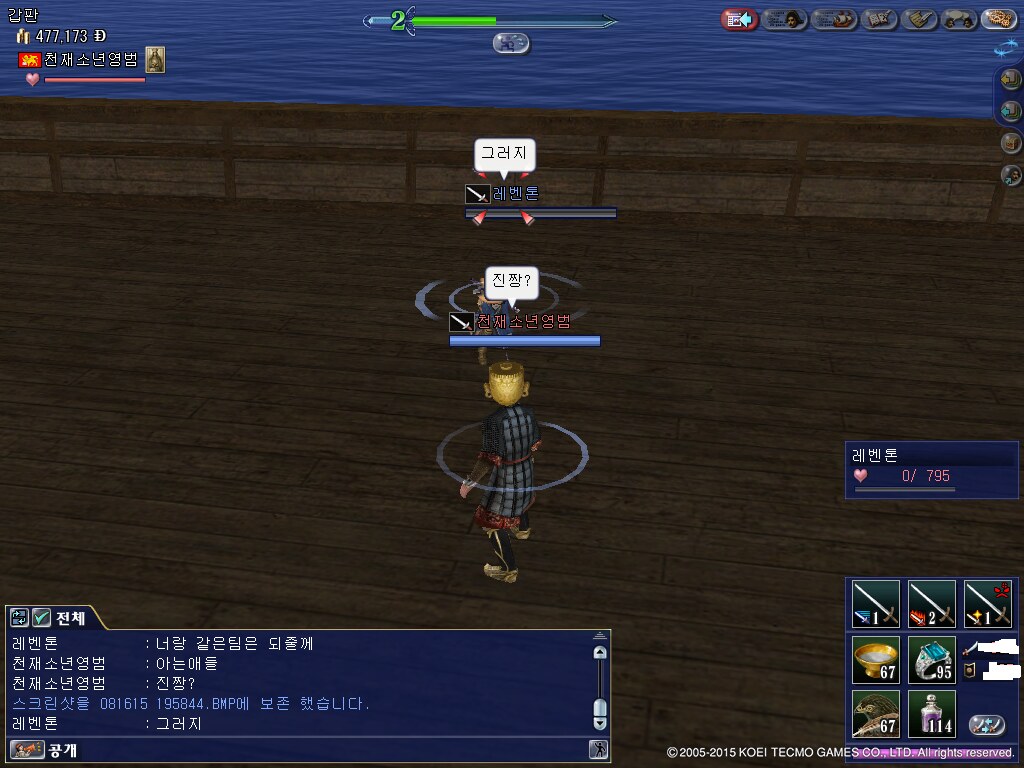Click the yellow arrow side button
This screenshot has width=1024, height=768.
[1011, 79]
